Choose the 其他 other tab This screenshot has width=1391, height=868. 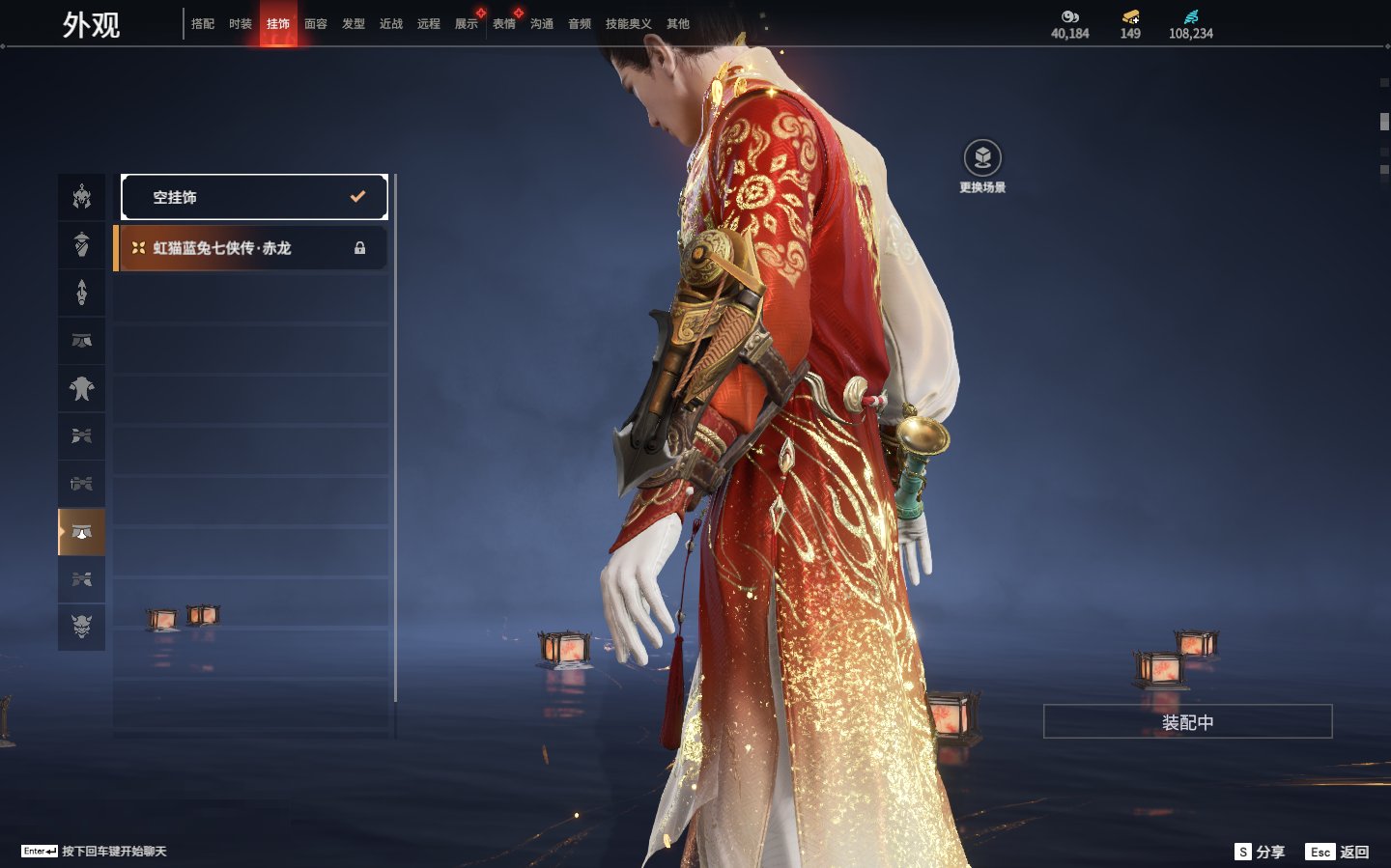coord(678,24)
